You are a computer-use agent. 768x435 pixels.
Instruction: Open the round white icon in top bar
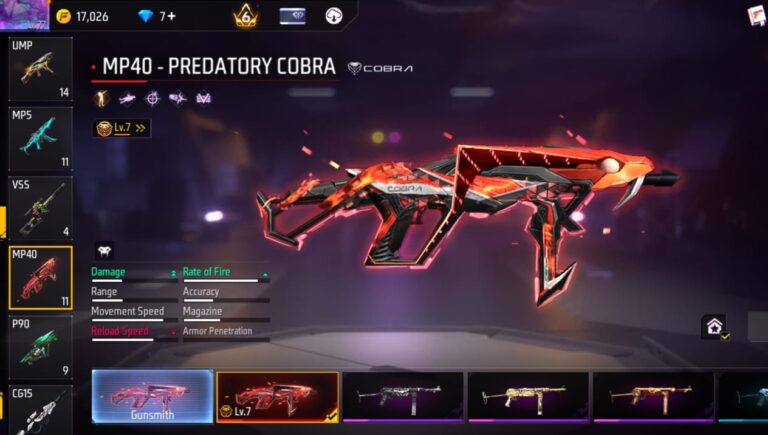pyautogui.click(x=334, y=16)
